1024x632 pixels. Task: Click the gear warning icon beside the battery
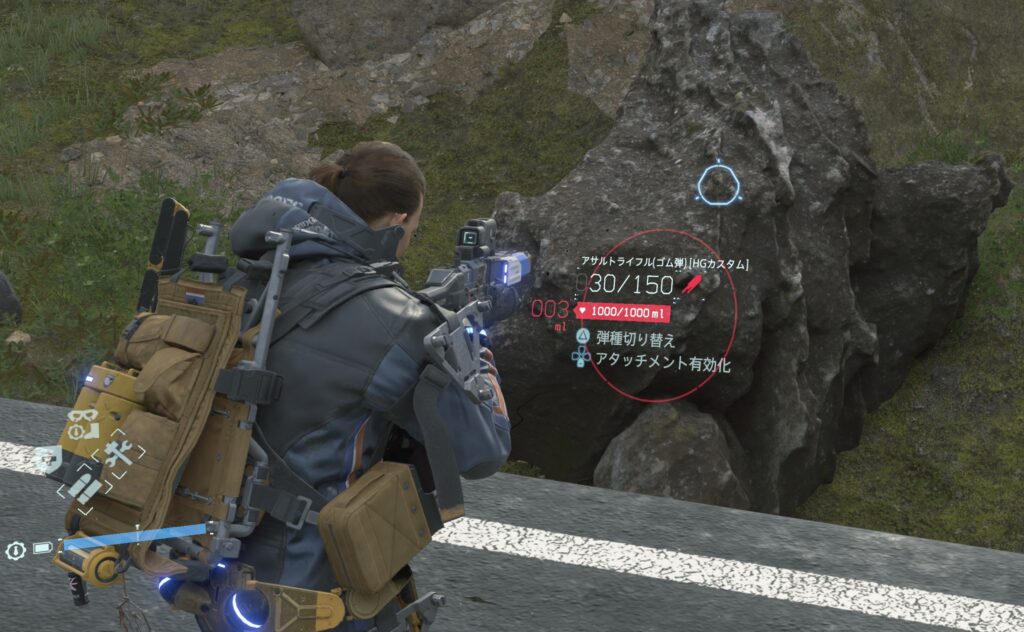pos(15,550)
